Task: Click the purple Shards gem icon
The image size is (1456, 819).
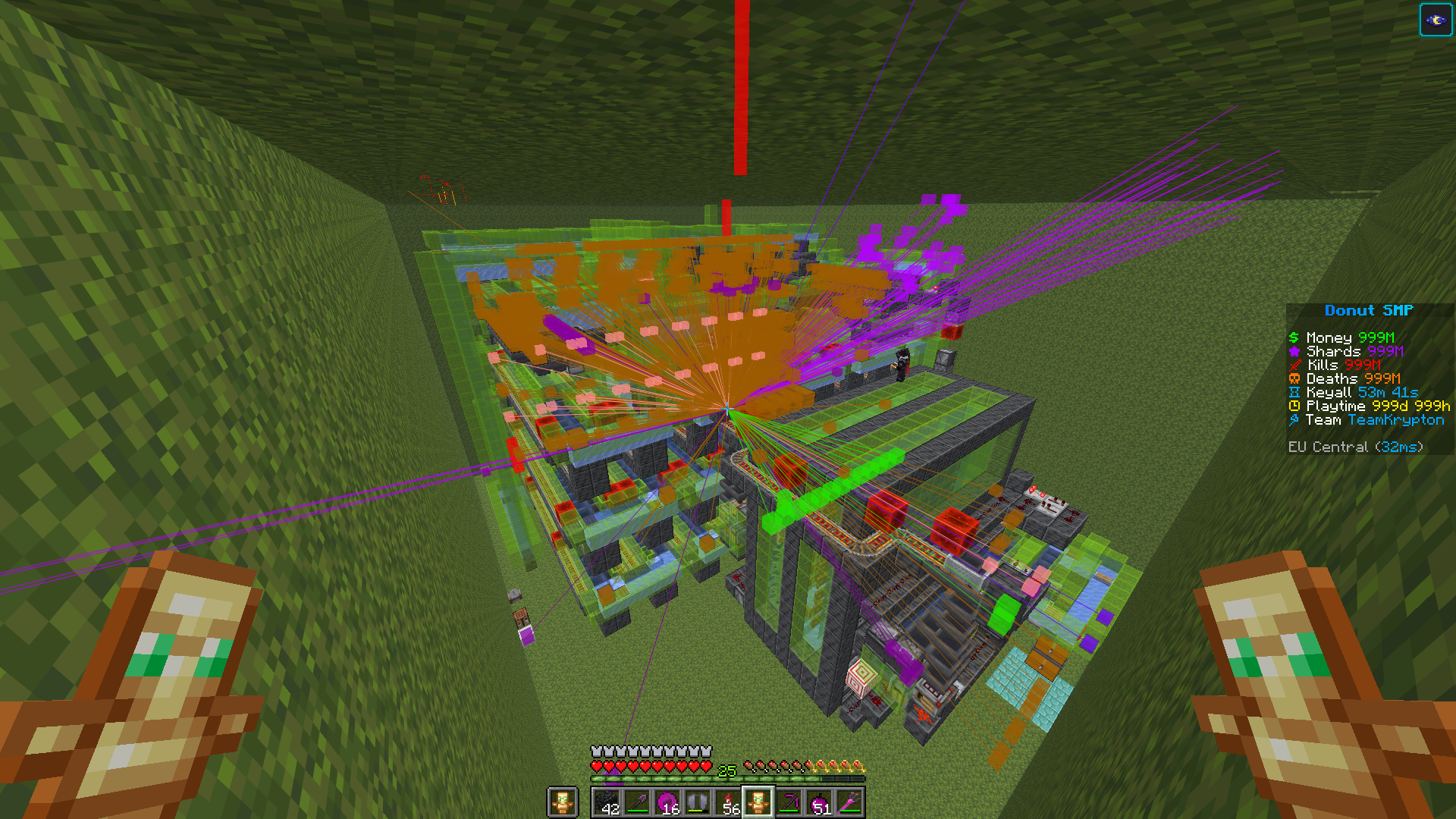Action: (1294, 351)
